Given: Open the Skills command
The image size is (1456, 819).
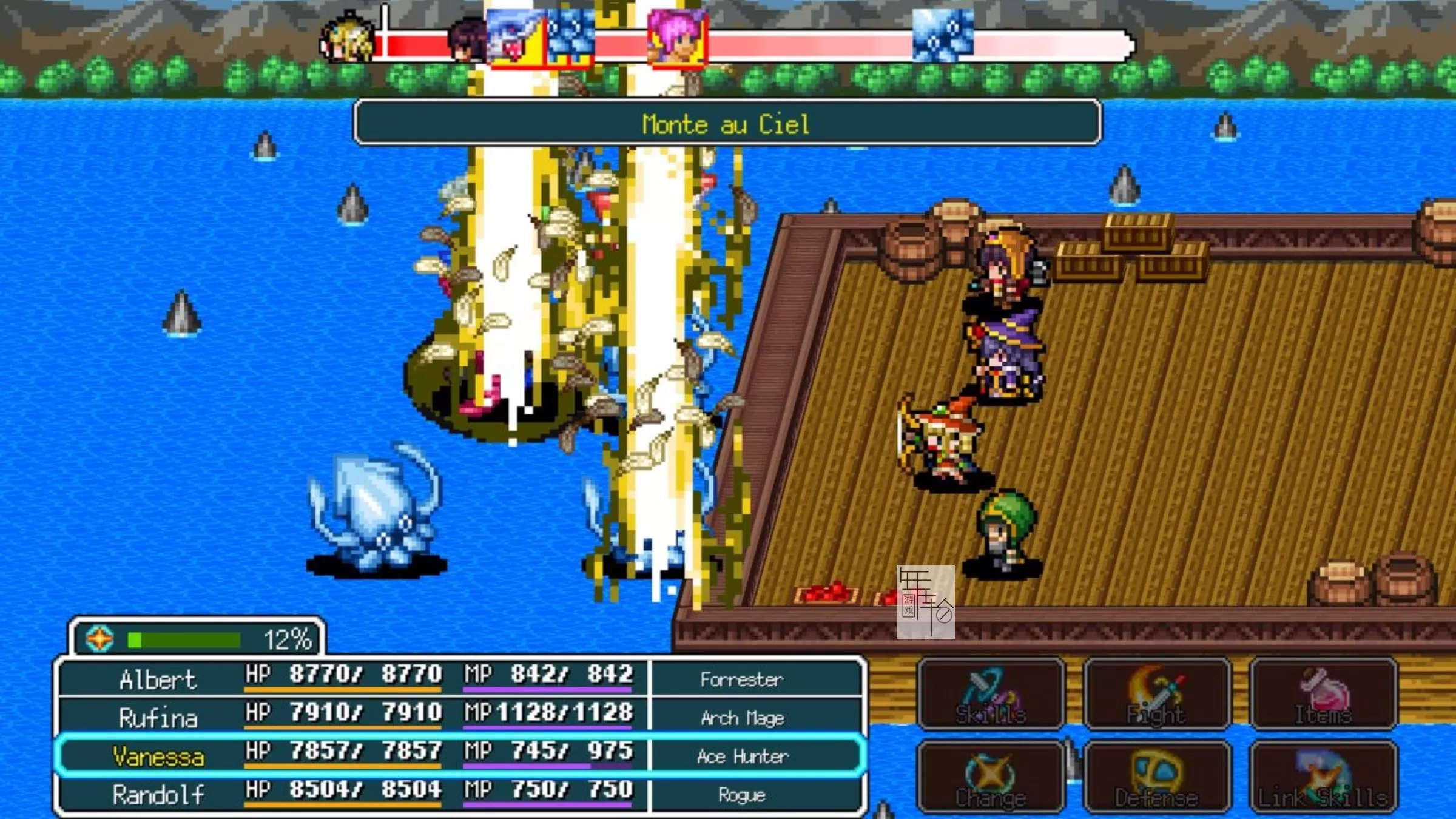Looking at the screenshot, I should pyautogui.click(x=991, y=694).
